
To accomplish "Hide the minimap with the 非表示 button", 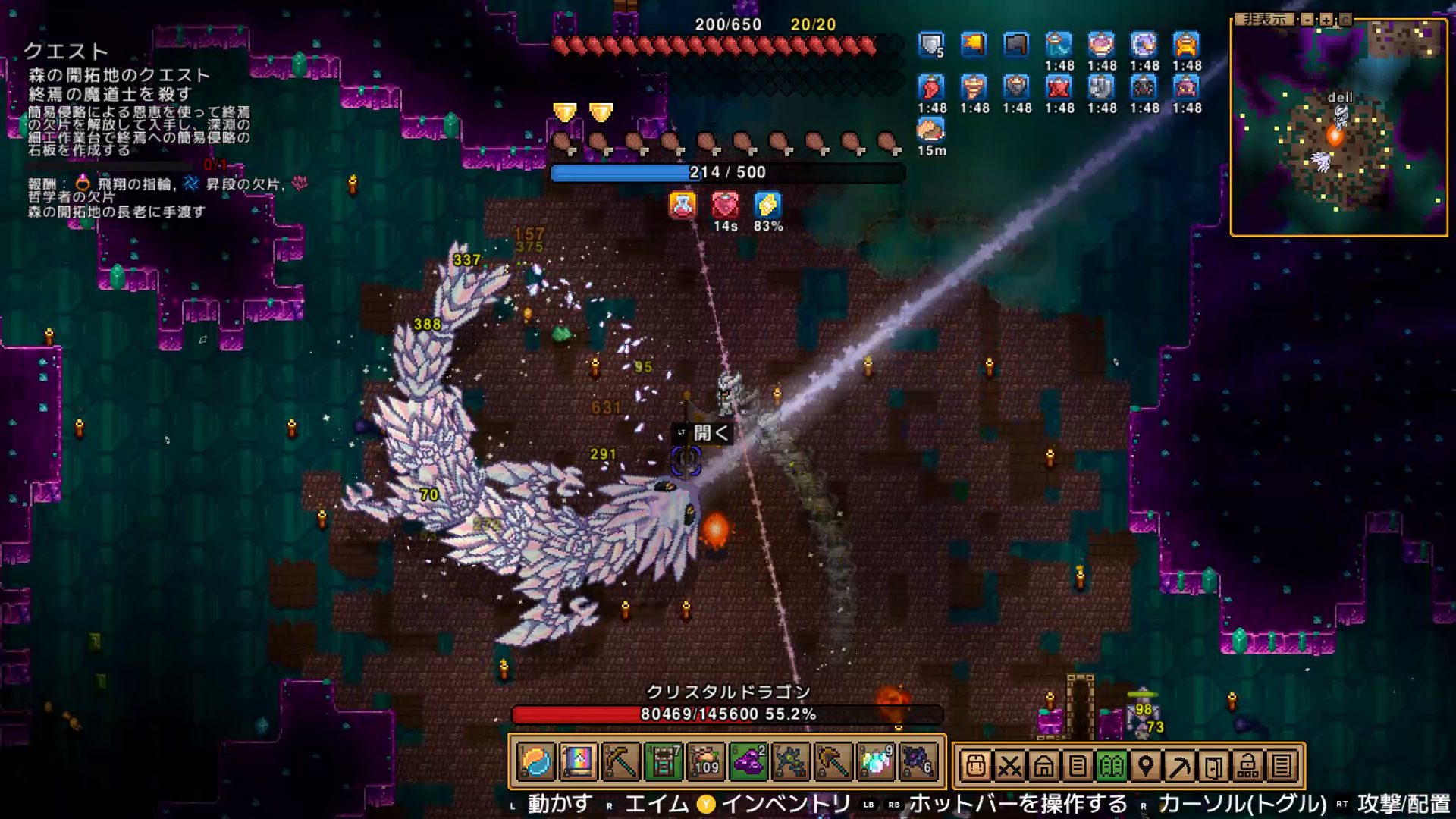I will (x=1263, y=19).
